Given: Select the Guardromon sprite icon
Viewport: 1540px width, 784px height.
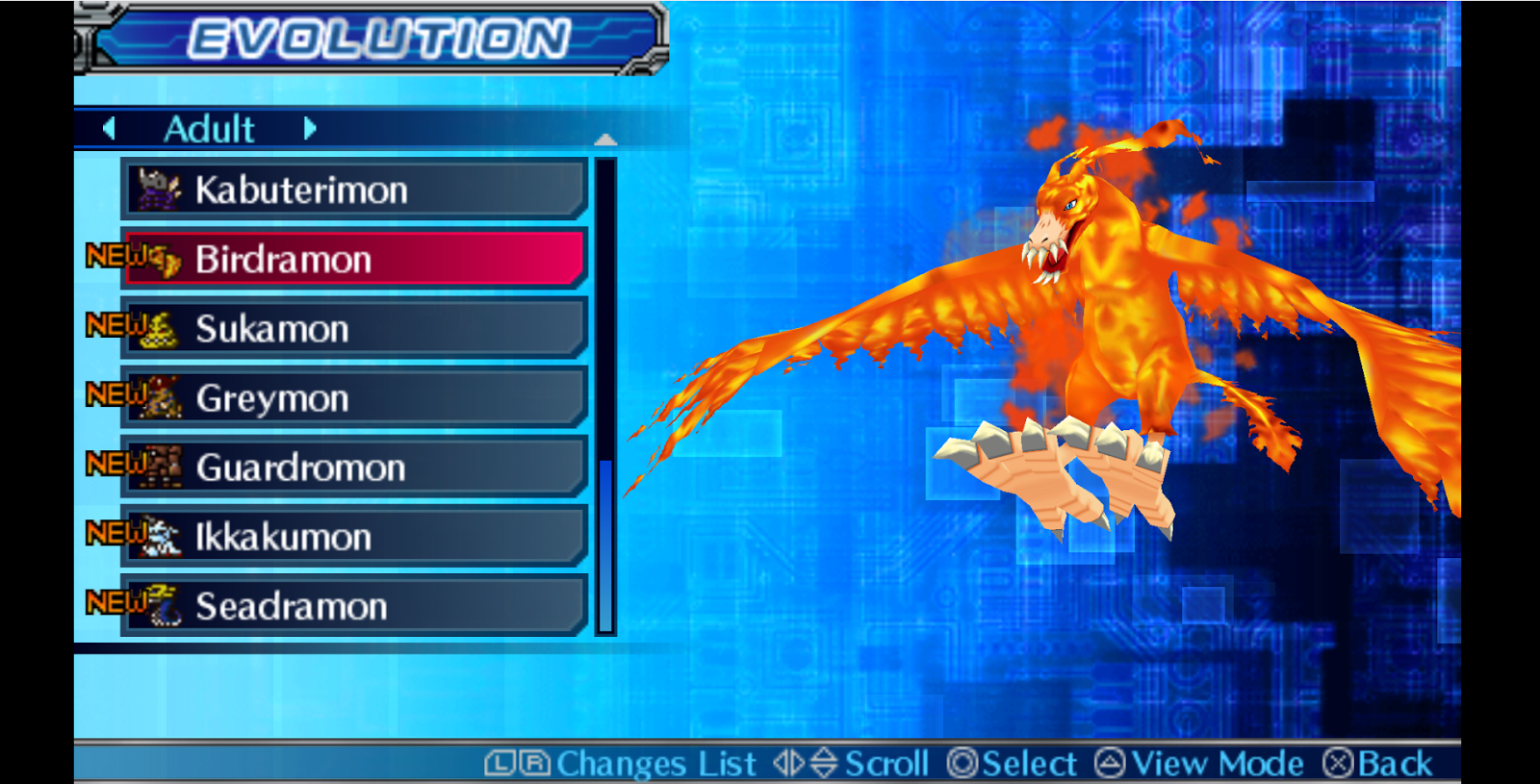Looking at the screenshot, I should tap(162, 468).
